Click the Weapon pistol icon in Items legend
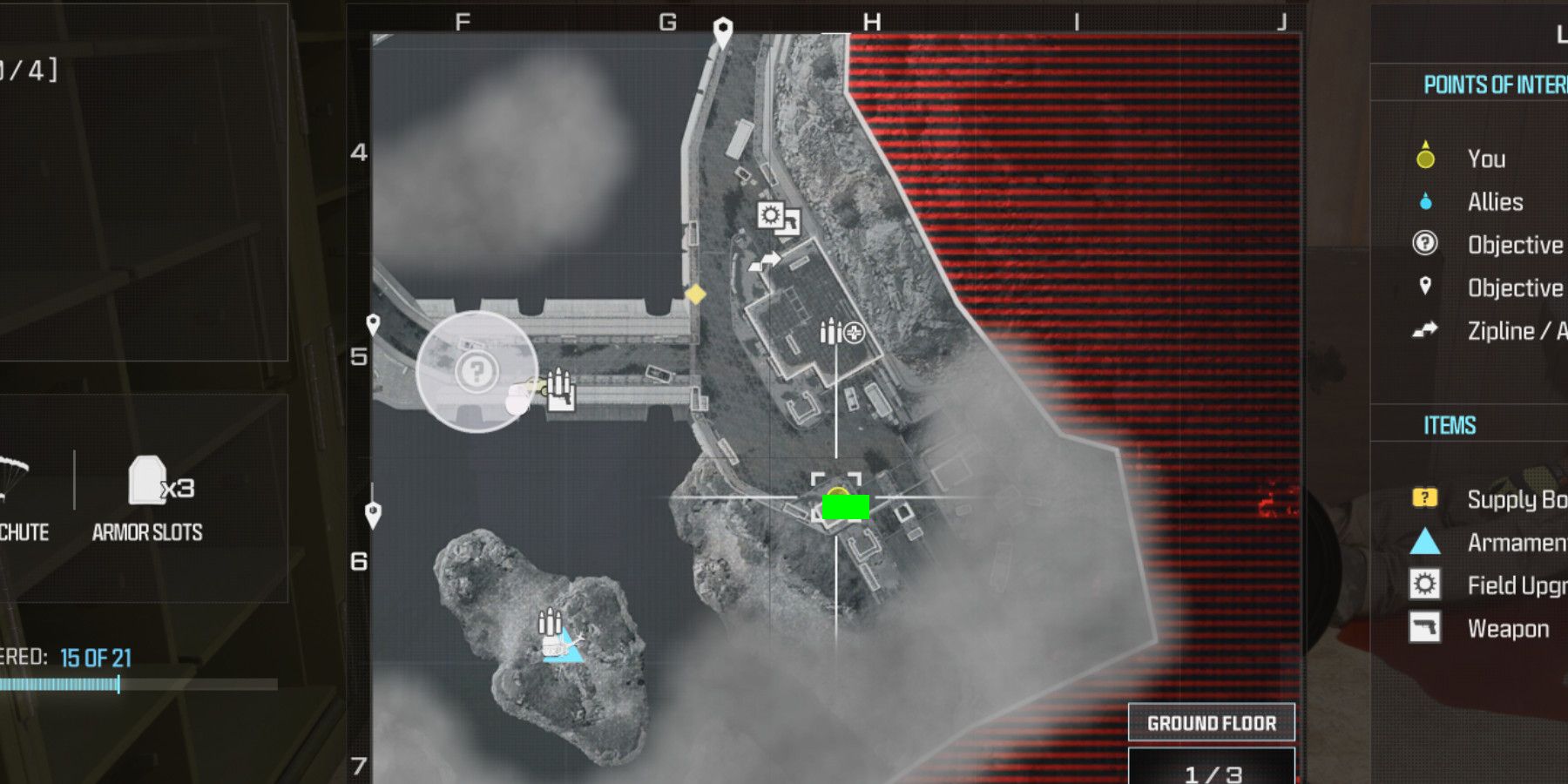Viewport: 1568px width, 784px height. [x=1423, y=628]
